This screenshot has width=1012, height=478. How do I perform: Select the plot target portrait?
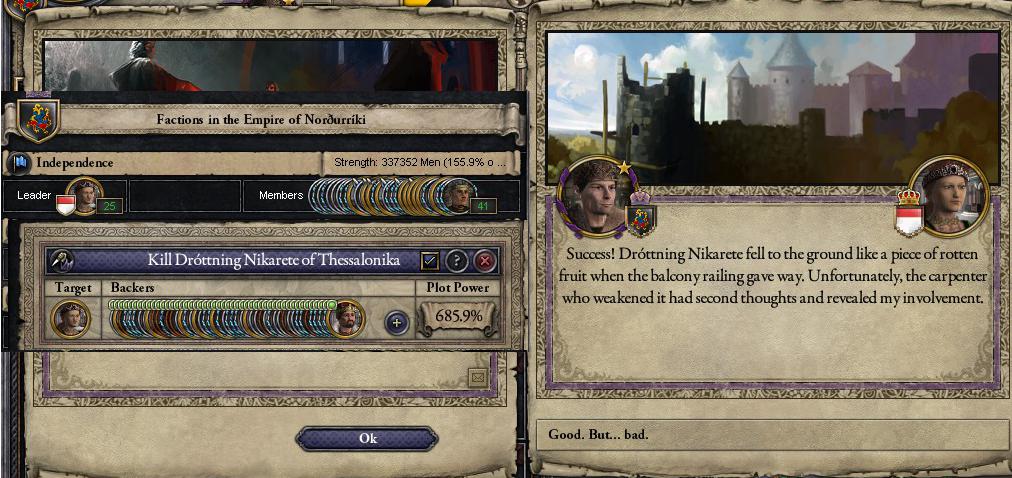point(71,319)
